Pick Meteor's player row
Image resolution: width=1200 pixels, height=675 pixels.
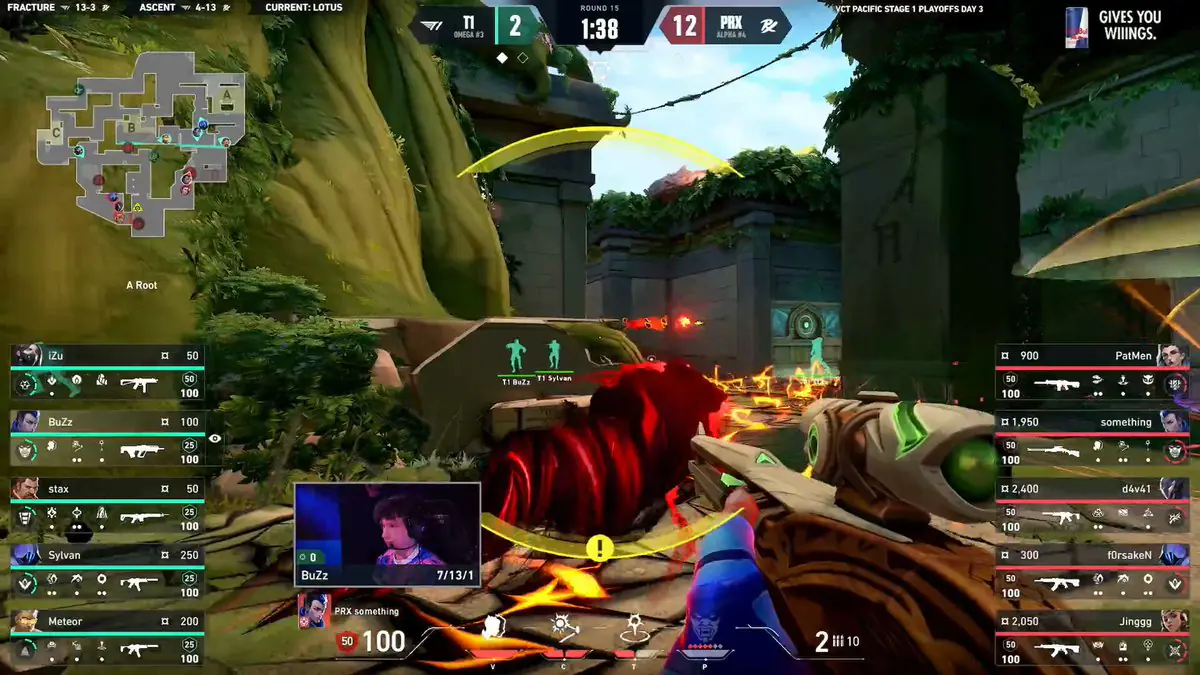click(107, 638)
